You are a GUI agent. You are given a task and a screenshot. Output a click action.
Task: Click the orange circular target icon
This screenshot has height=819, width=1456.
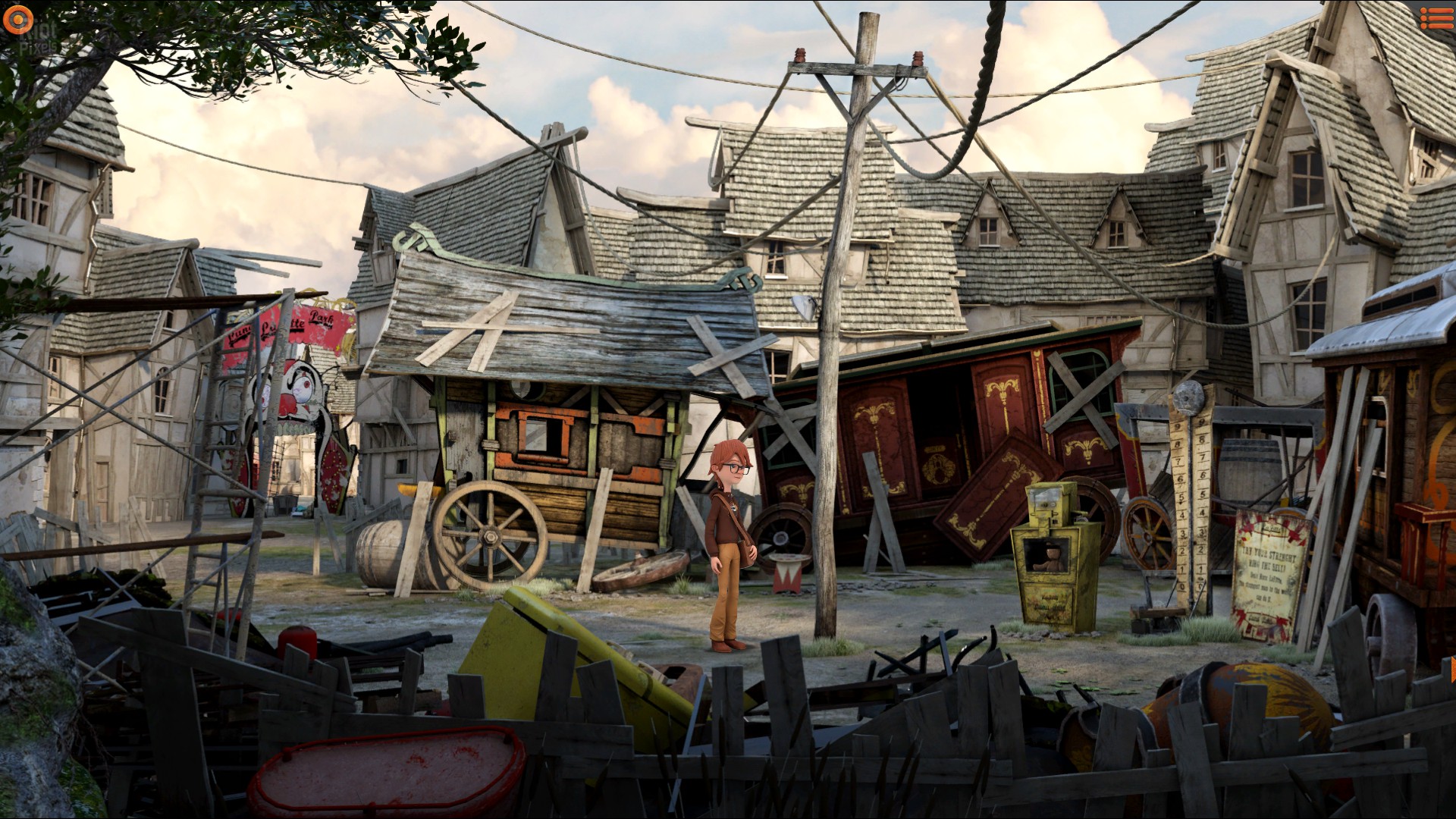17,20
